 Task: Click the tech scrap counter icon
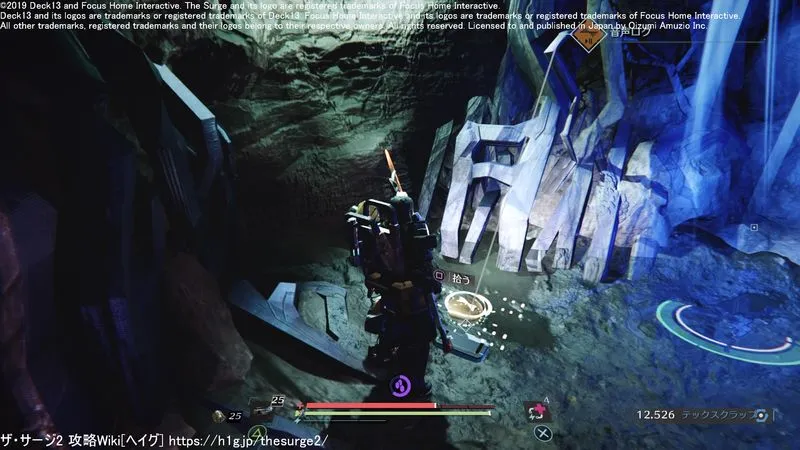point(763,414)
